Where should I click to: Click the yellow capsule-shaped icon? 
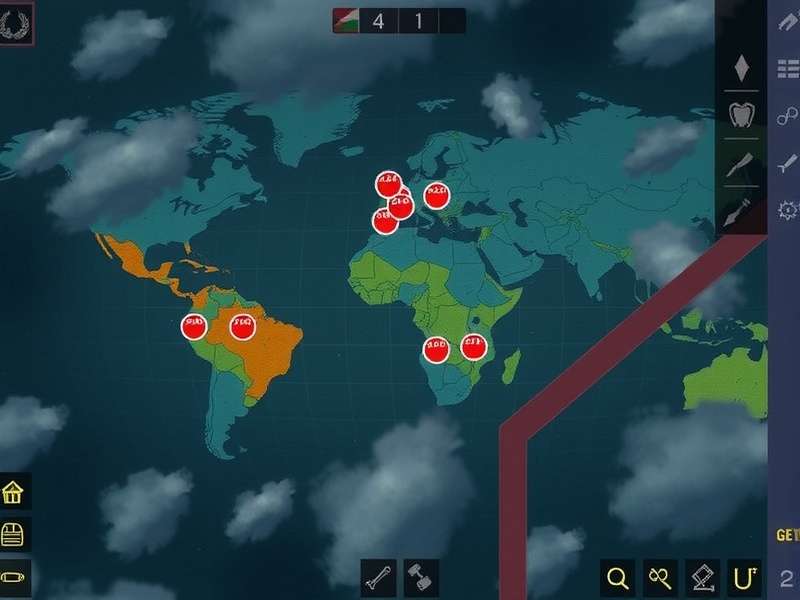14,577
